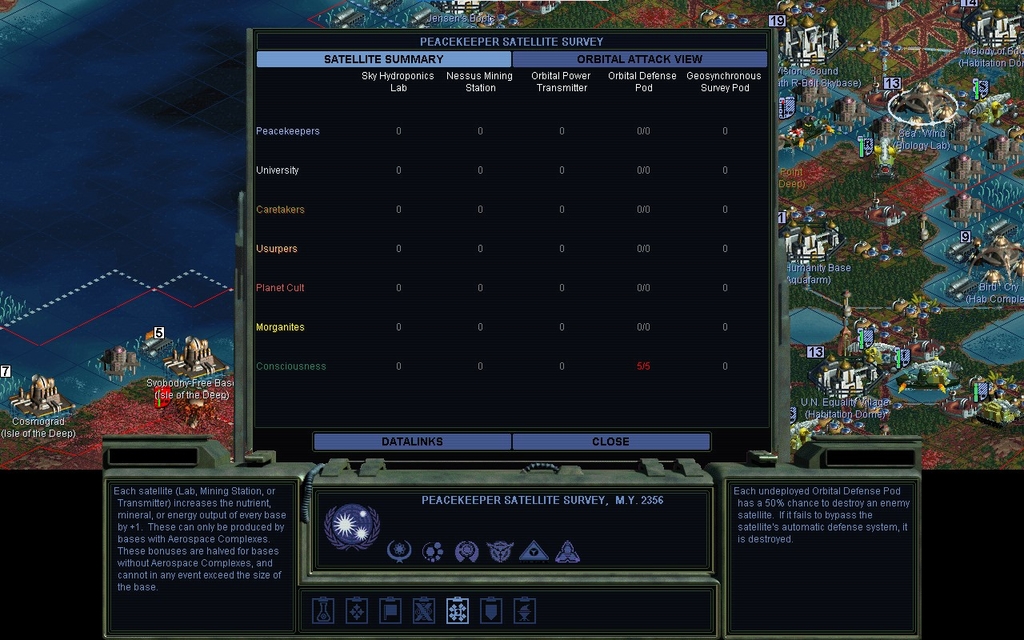Select the University faction row
Viewport: 1024px width, 640px height.
tap(277, 170)
